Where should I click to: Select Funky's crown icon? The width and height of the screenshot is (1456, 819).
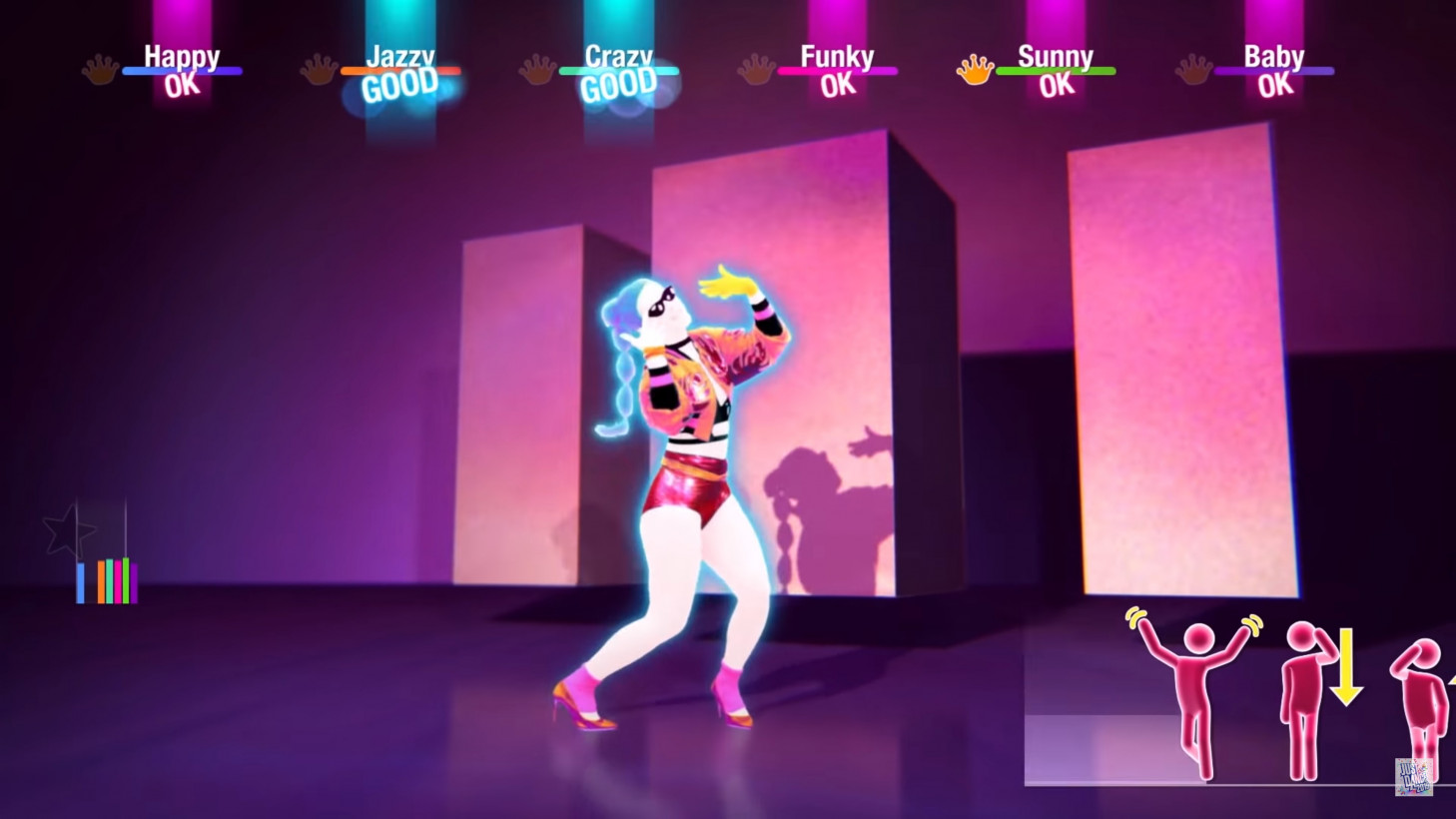point(754,70)
